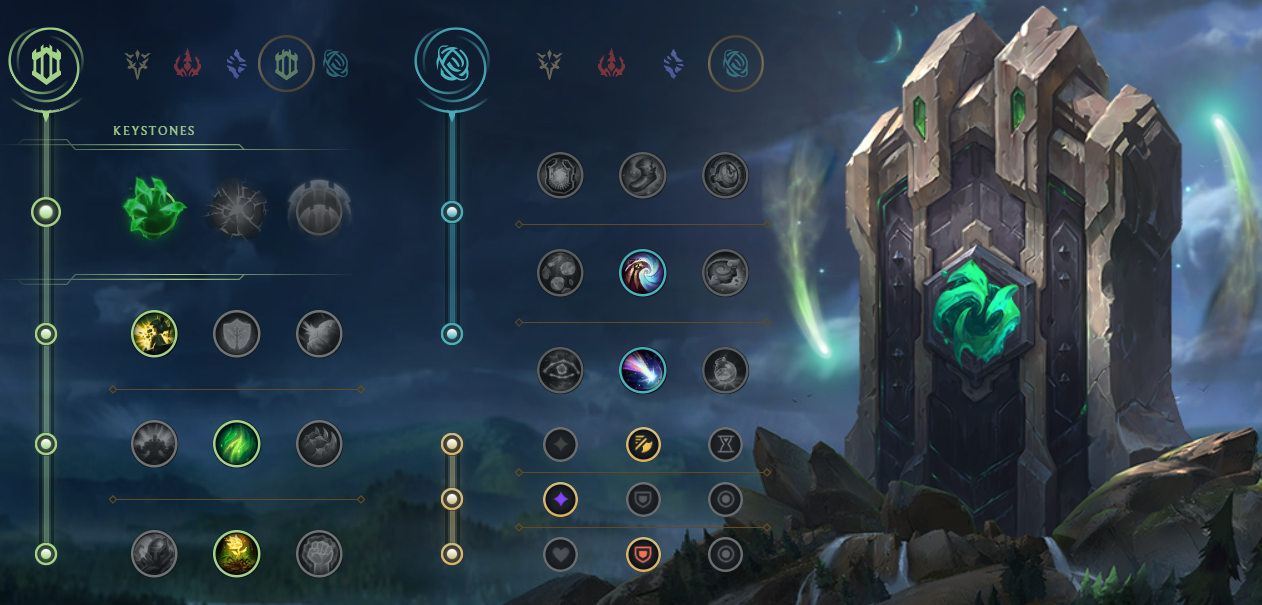Choose the Font of Life shield rune
Screen dimensions: 1262x605
click(x=237, y=334)
